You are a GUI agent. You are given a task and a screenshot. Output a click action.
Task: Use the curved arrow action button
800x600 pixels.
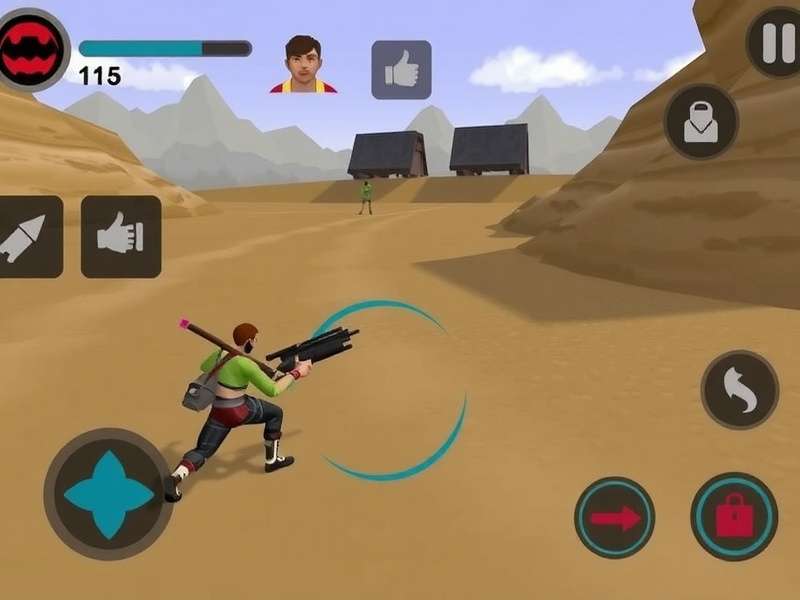(x=740, y=389)
